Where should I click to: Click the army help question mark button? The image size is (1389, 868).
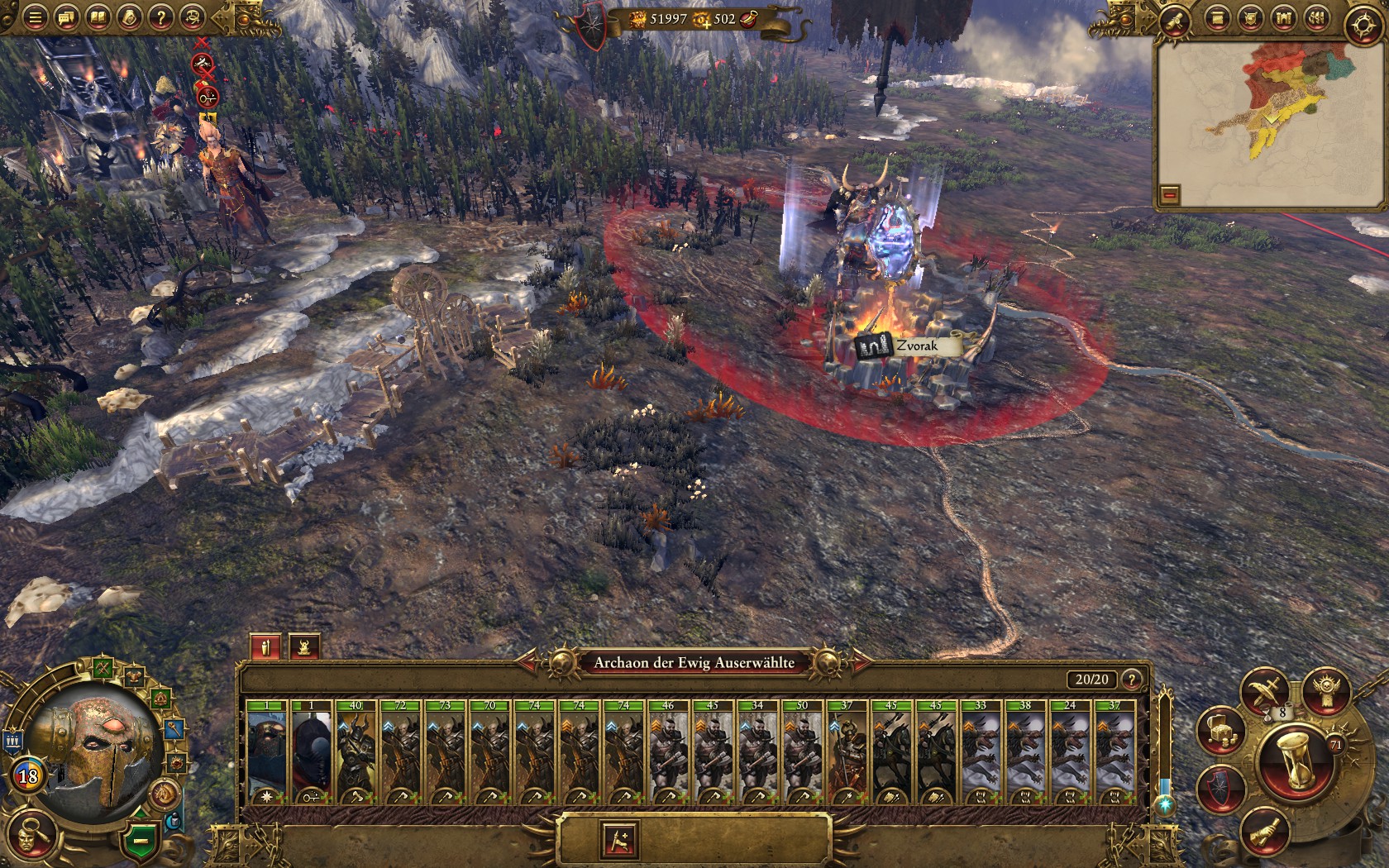coord(1132,680)
